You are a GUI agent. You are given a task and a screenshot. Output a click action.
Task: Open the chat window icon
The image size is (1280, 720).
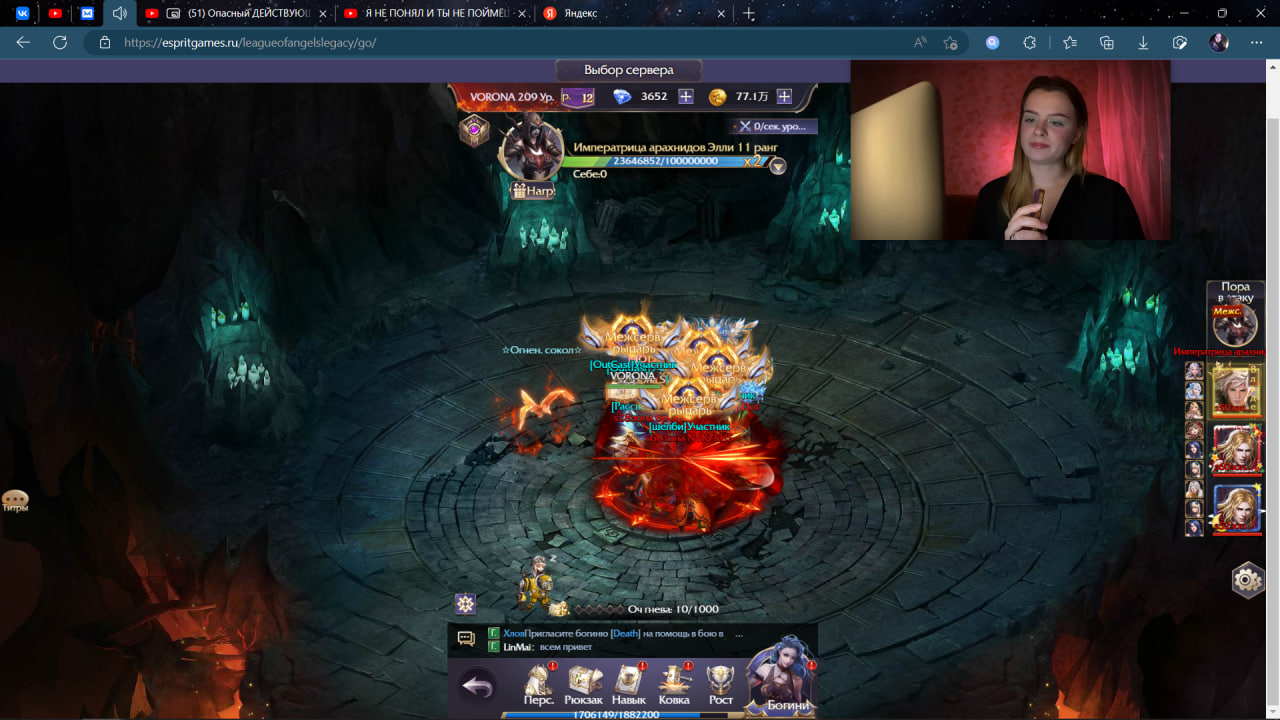click(x=466, y=638)
